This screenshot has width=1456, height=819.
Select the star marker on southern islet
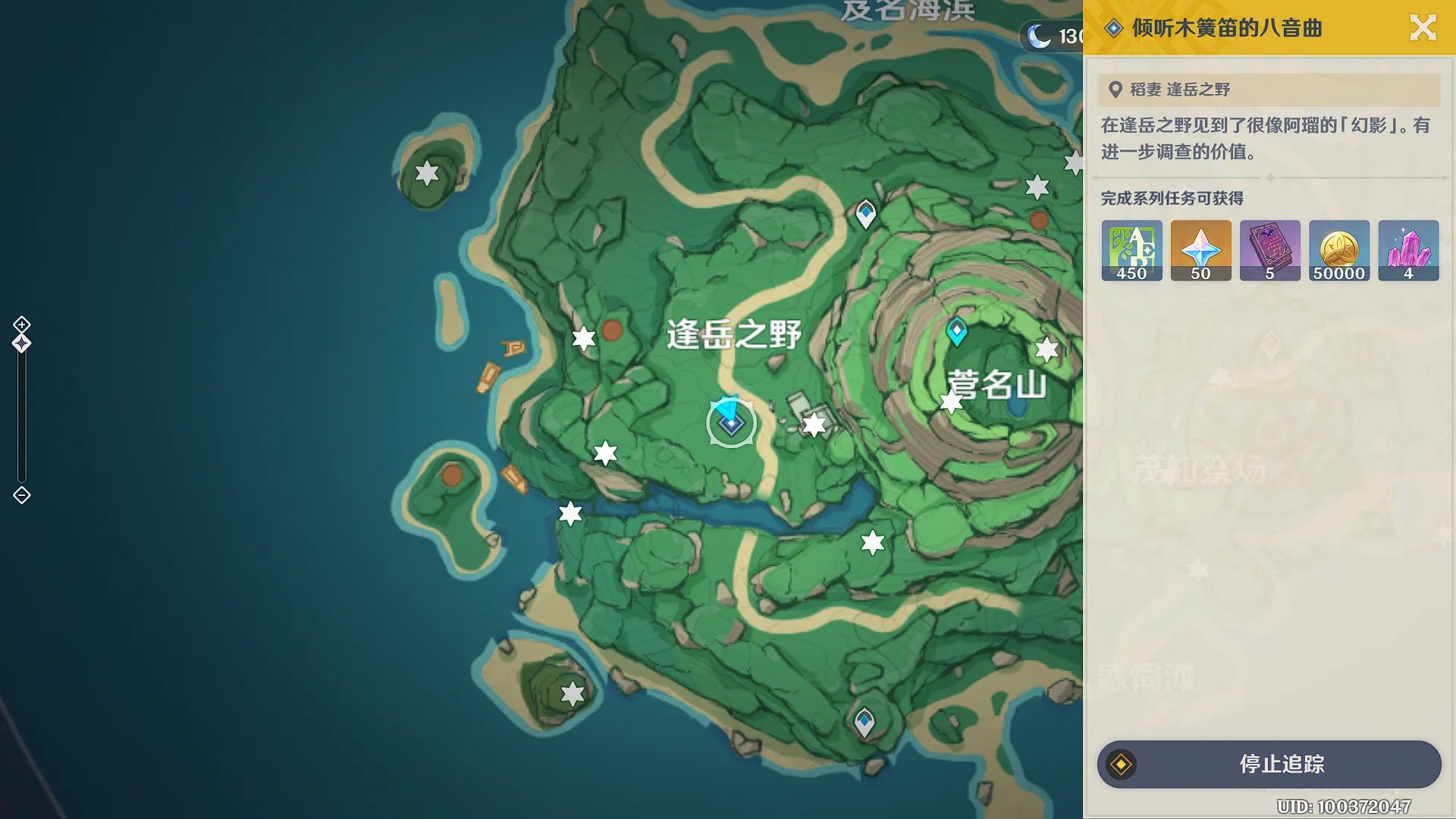tap(573, 692)
